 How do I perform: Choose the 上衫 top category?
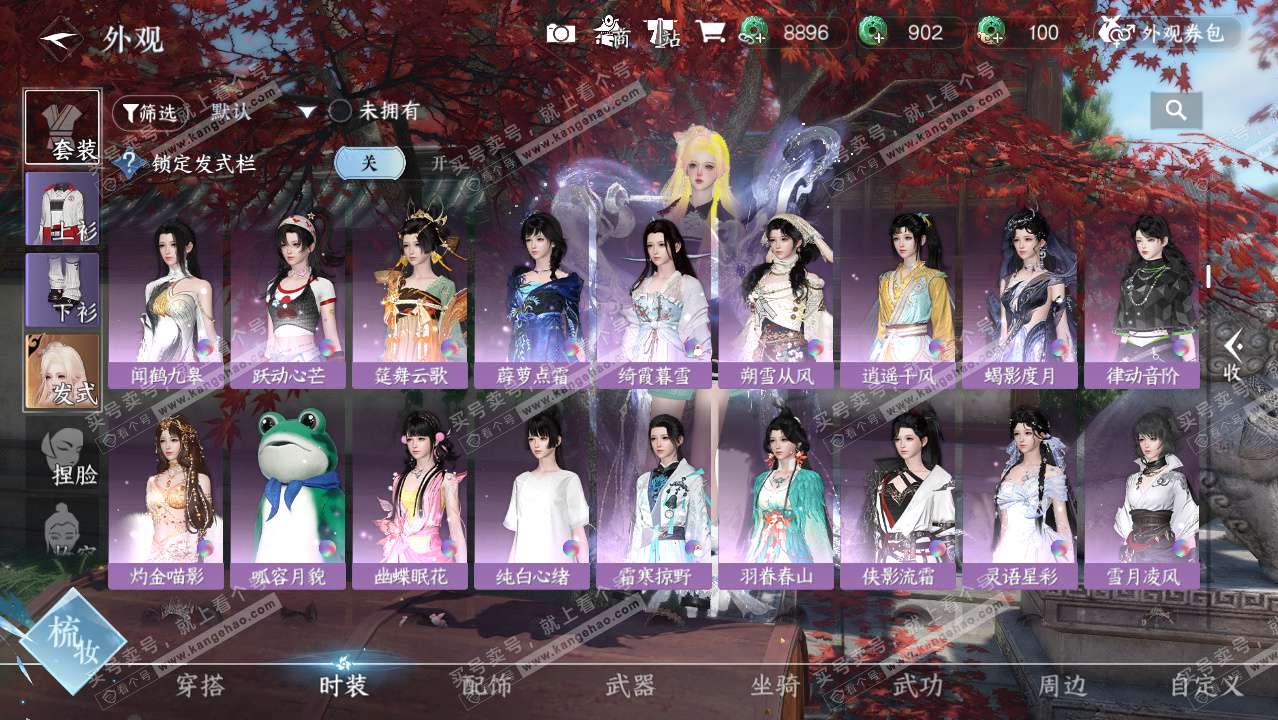tap(63, 208)
